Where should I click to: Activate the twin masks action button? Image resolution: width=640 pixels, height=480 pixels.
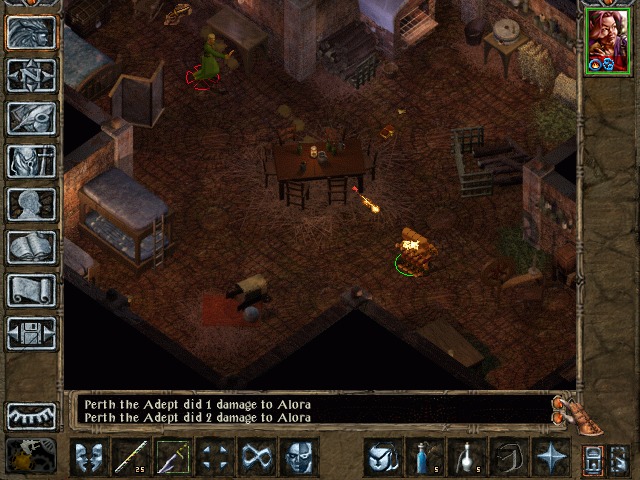point(89,457)
